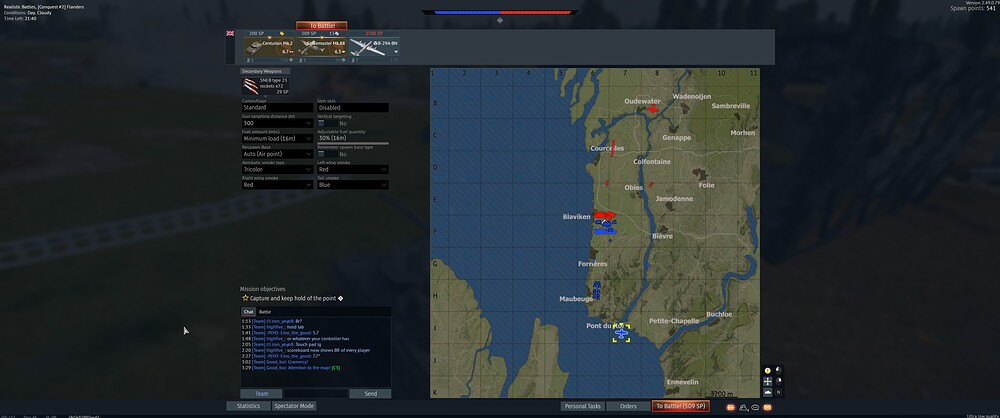Toggle Remember spawn base type

click(328, 154)
